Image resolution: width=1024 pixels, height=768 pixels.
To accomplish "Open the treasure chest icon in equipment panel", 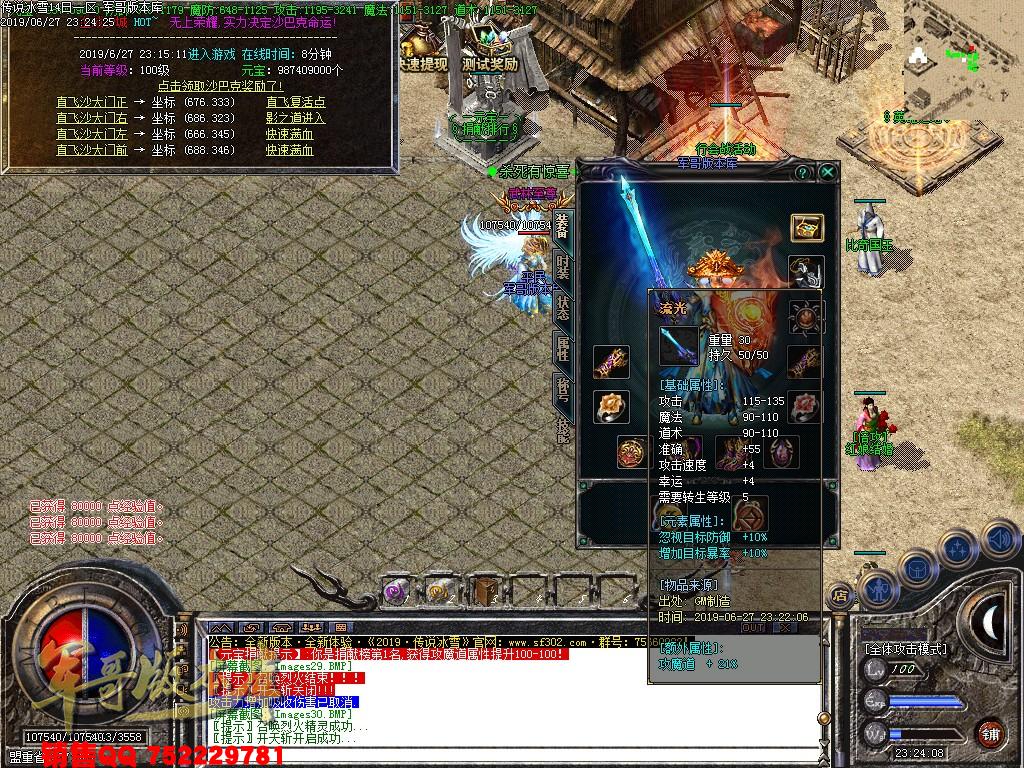I will (x=806, y=228).
